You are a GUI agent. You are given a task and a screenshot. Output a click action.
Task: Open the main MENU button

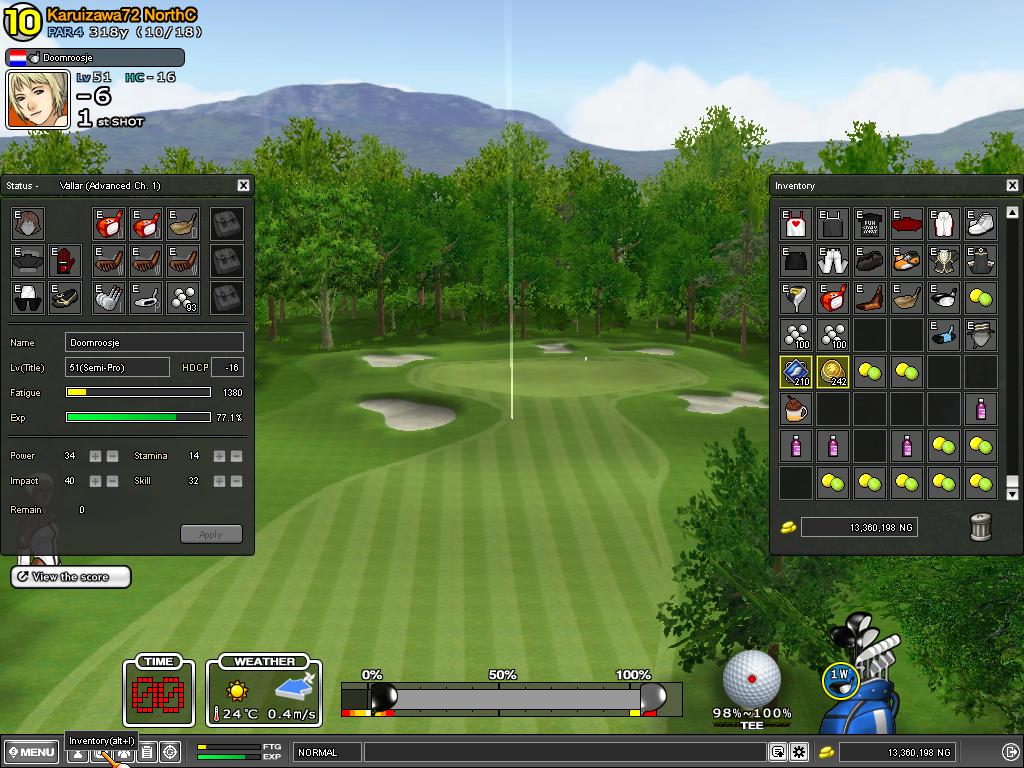click(31, 752)
